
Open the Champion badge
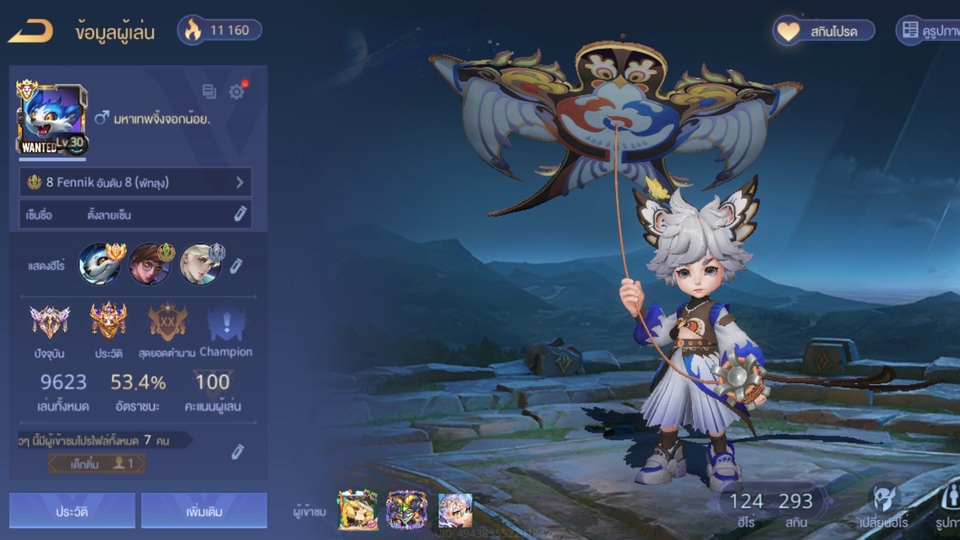point(225,325)
